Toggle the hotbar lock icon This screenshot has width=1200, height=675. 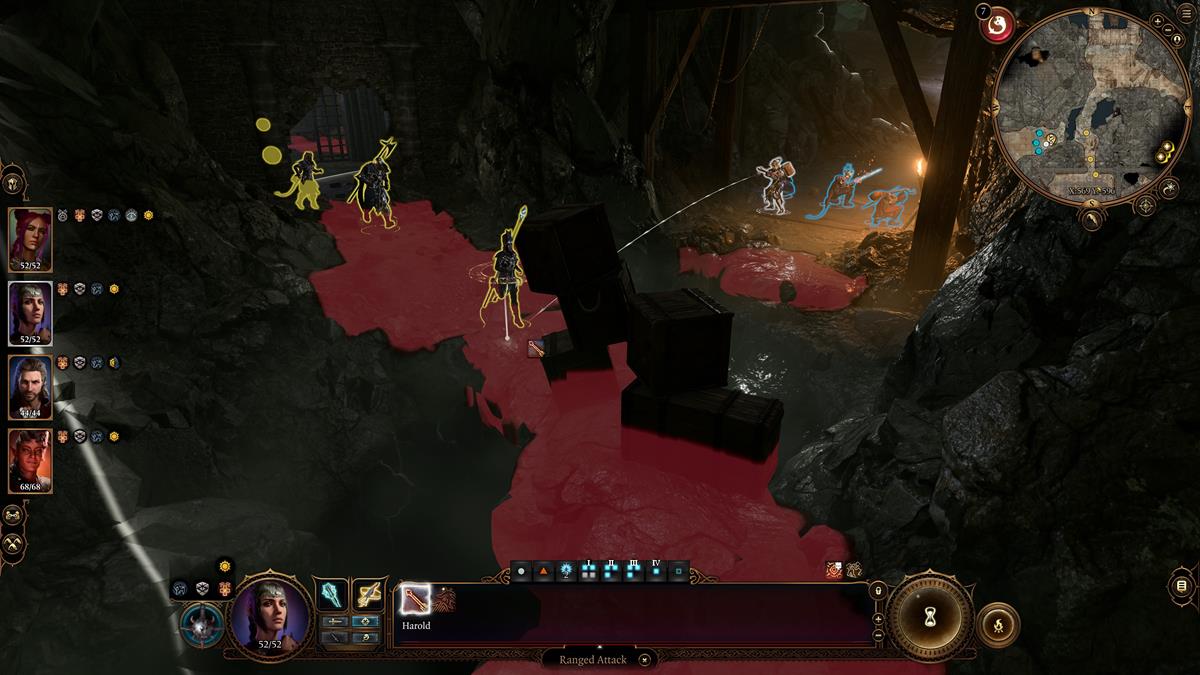pyautogui.click(x=878, y=591)
